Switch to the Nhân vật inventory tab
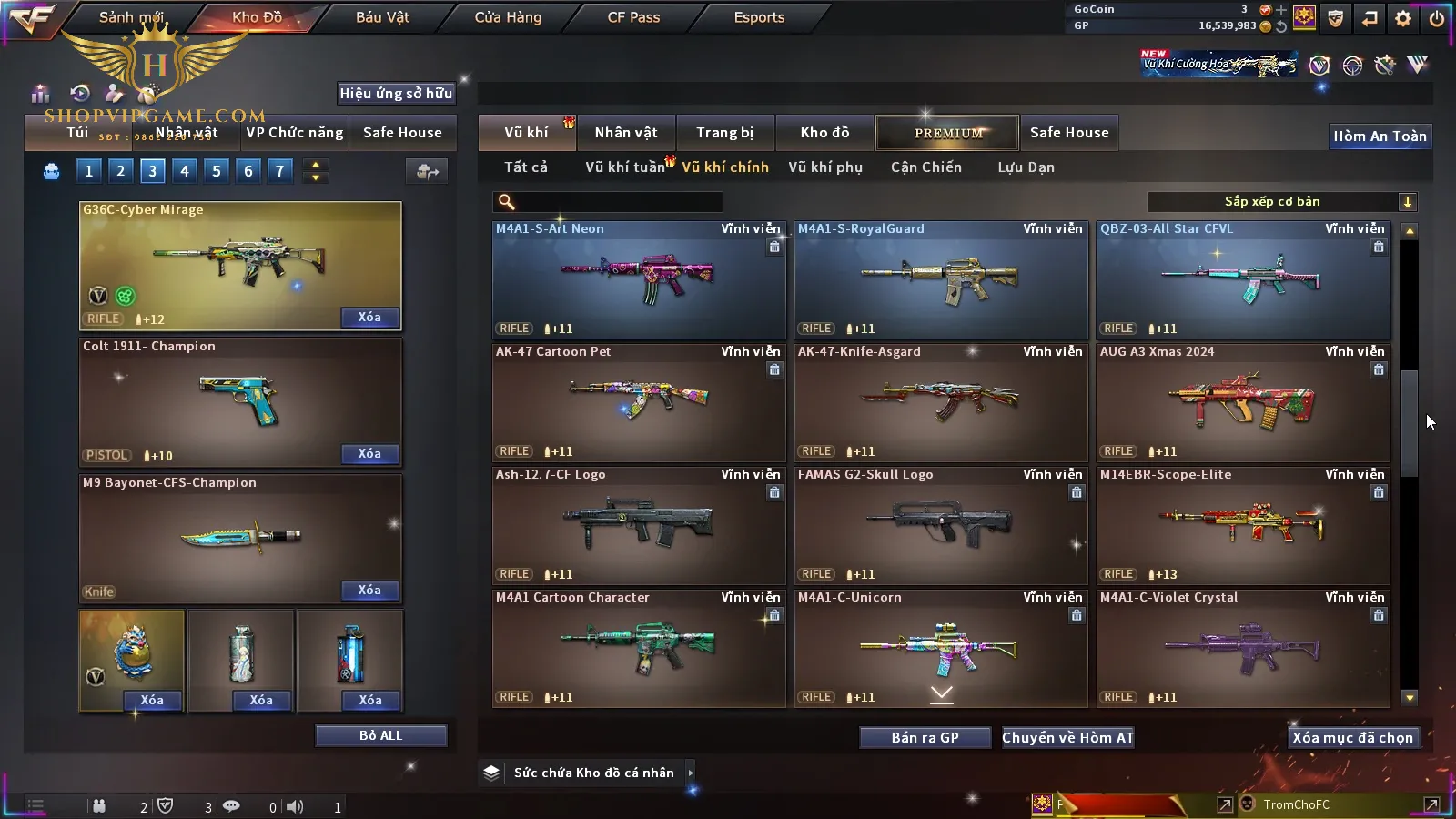Viewport: 1456px width, 819px height. pos(625,133)
